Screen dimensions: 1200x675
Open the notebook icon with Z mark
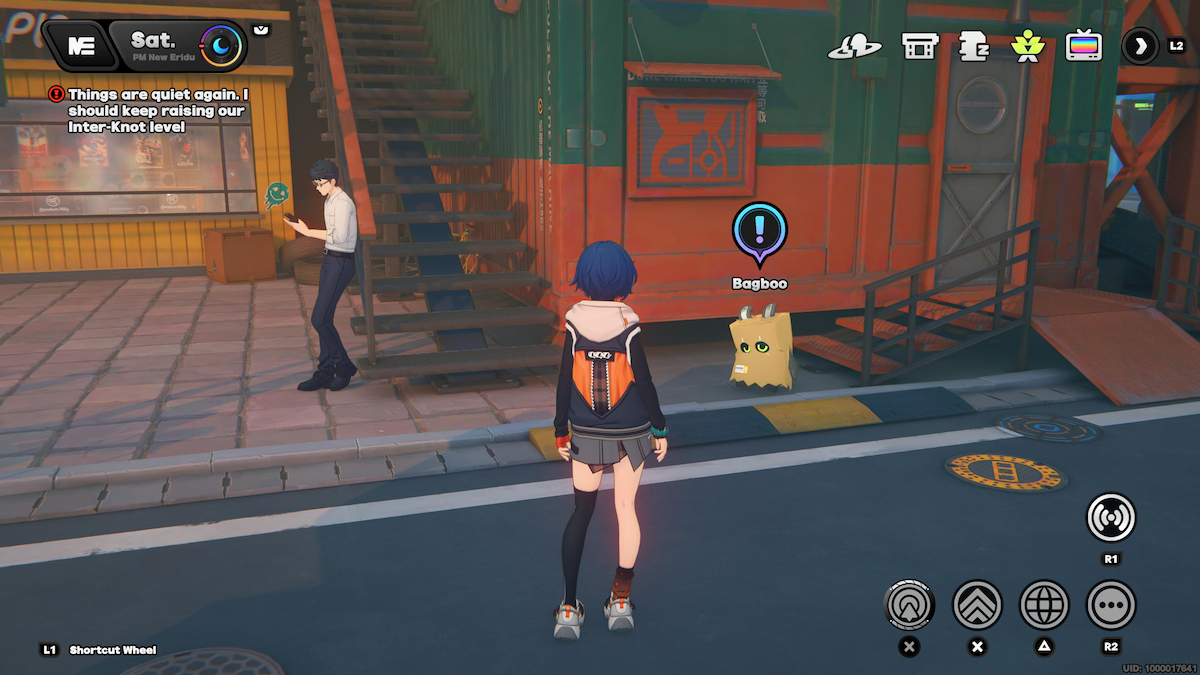tap(974, 46)
